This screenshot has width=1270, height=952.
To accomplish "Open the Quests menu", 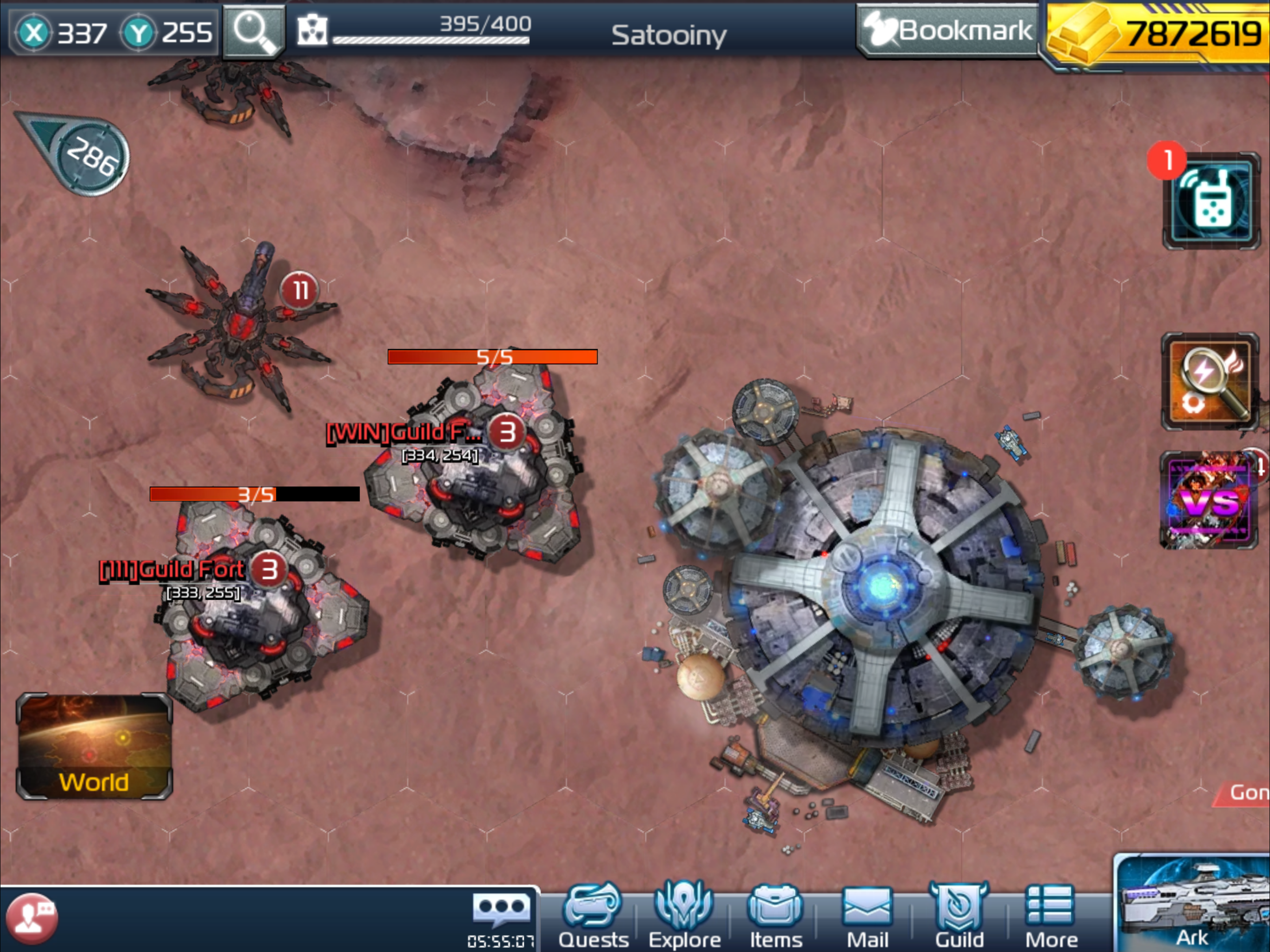I will 593,916.
